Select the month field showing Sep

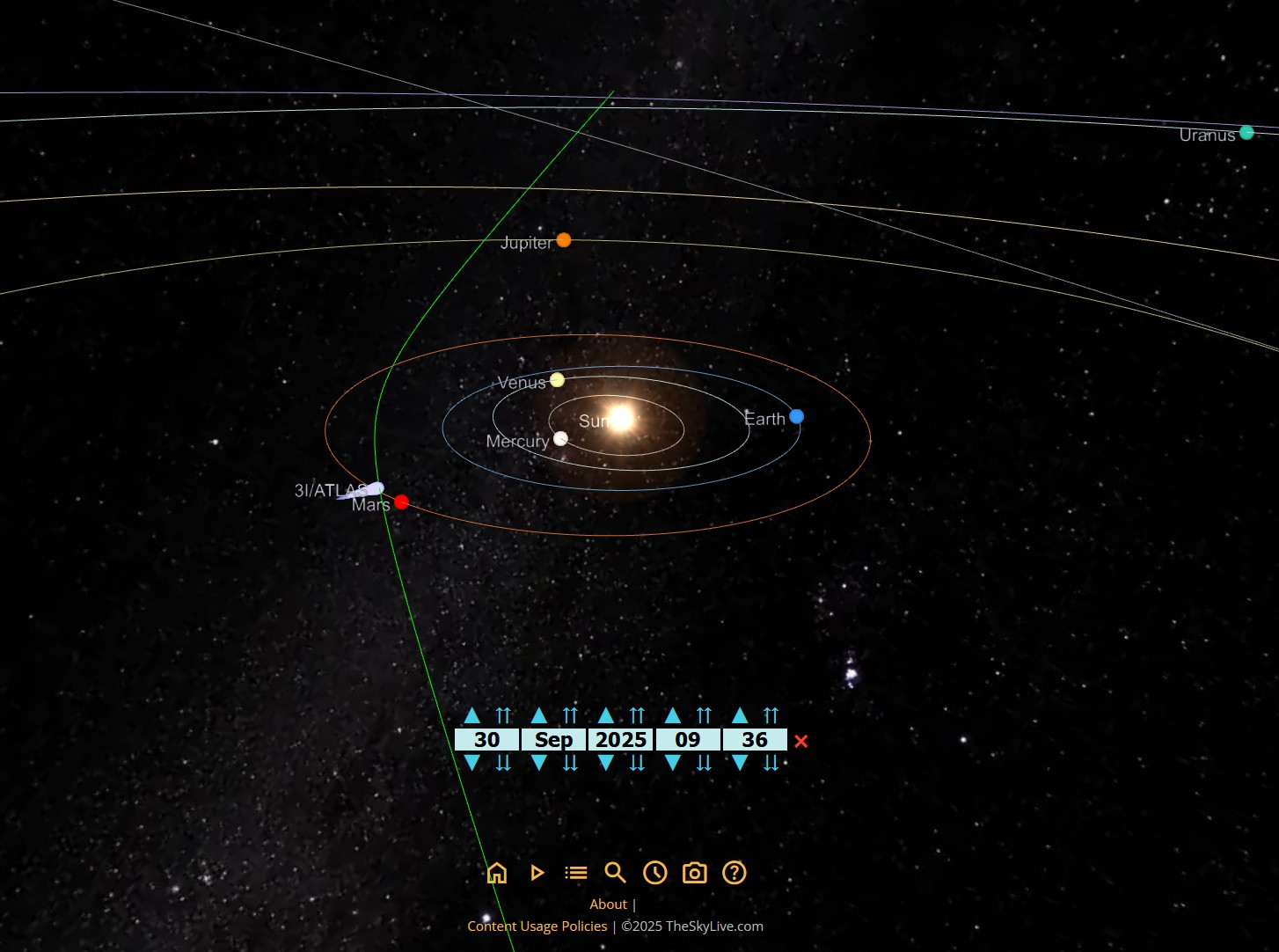[x=553, y=740]
